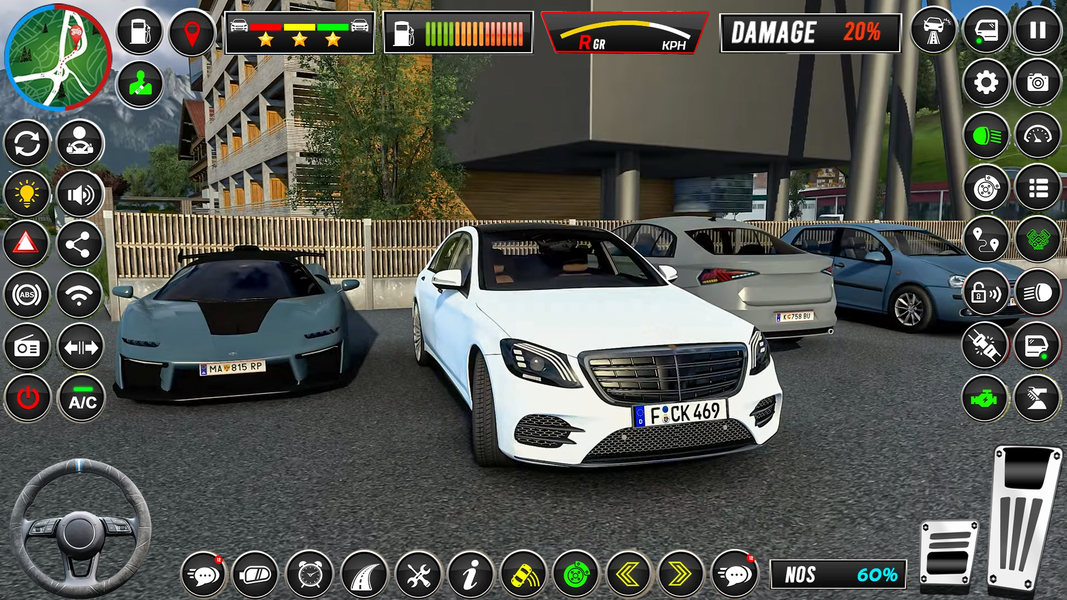The width and height of the screenshot is (1067, 600).
Task: Open the circular minimap
Action: coord(58,56)
